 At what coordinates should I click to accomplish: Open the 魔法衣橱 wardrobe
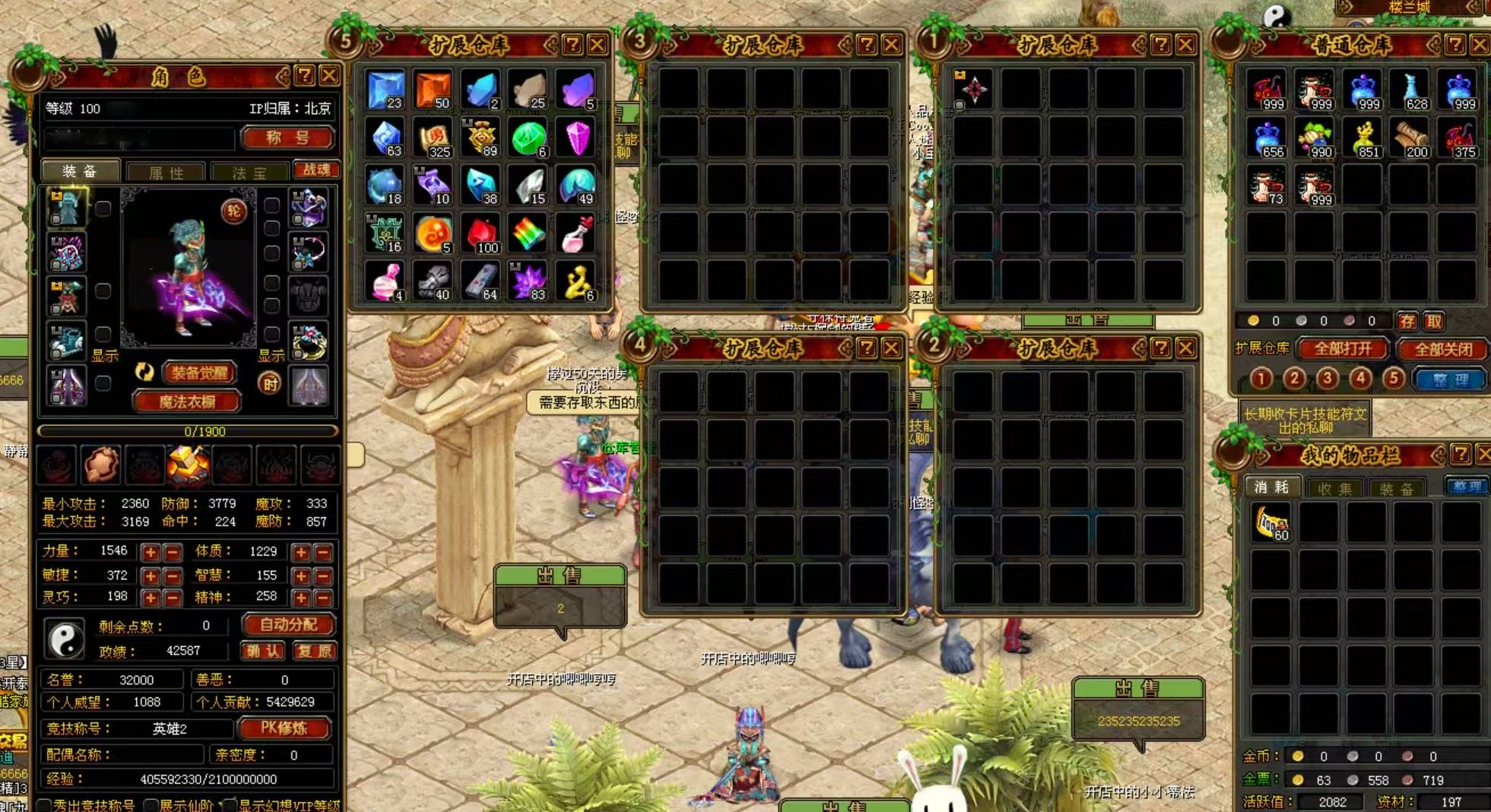pos(187,401)
